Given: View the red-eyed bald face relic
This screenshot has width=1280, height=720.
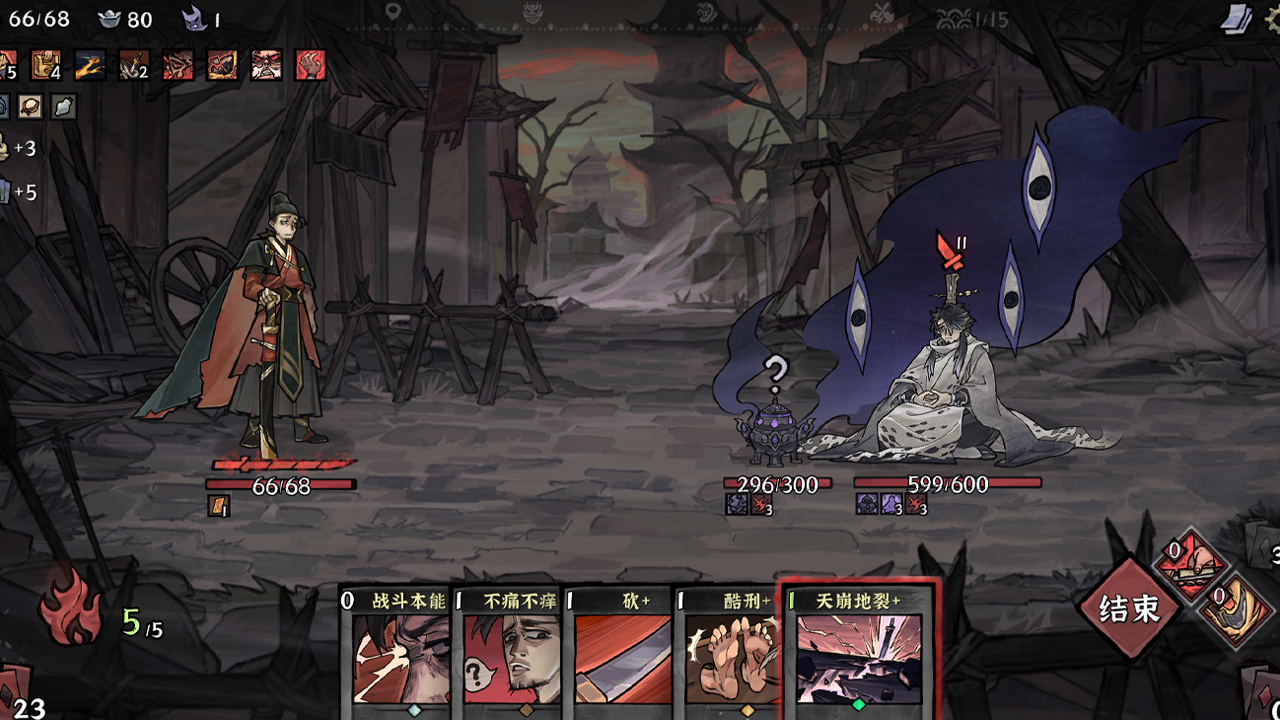Looking at the screenshot, I should point(266,66).
